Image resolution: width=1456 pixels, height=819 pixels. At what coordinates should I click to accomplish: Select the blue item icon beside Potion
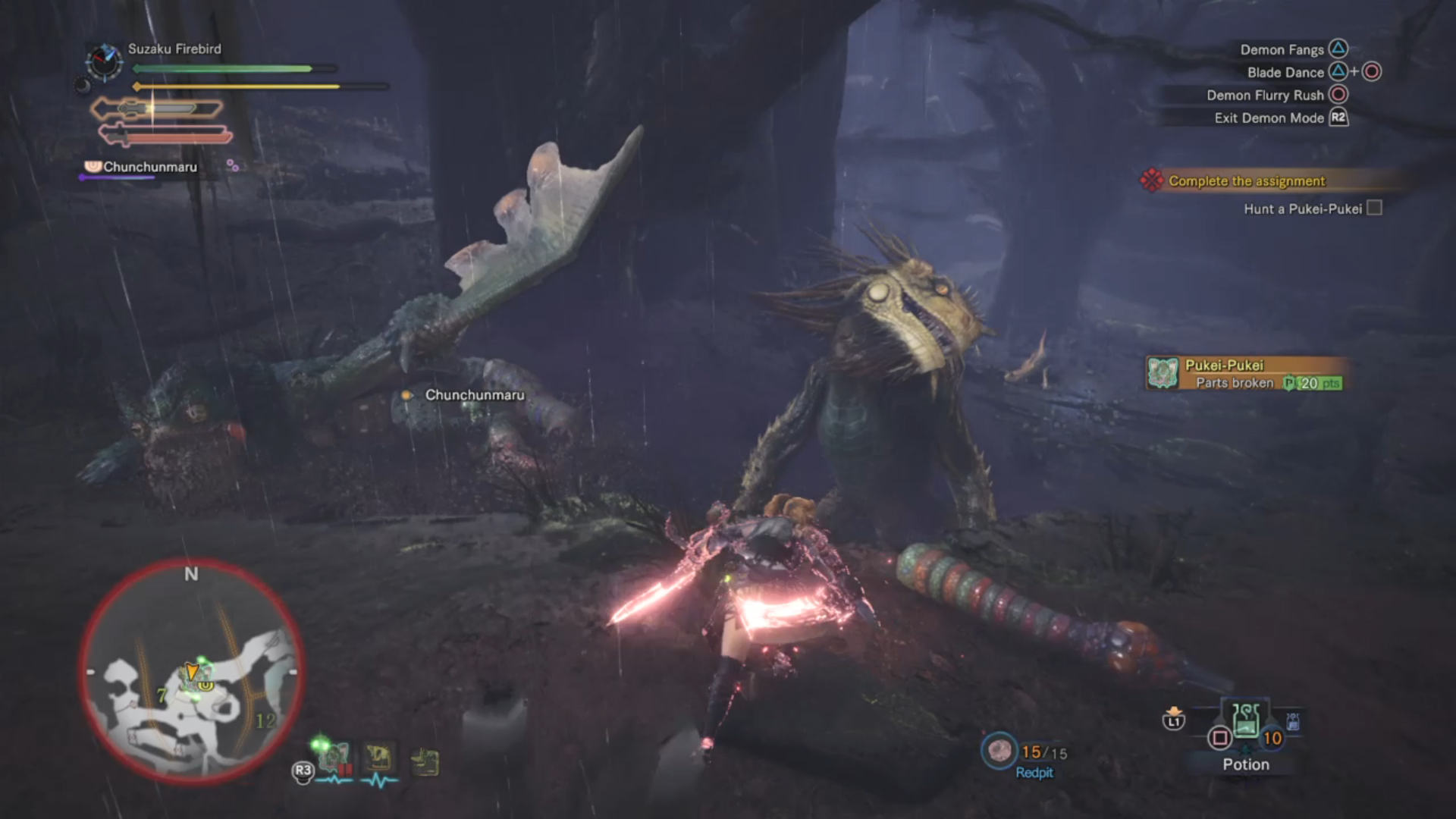1292,721
